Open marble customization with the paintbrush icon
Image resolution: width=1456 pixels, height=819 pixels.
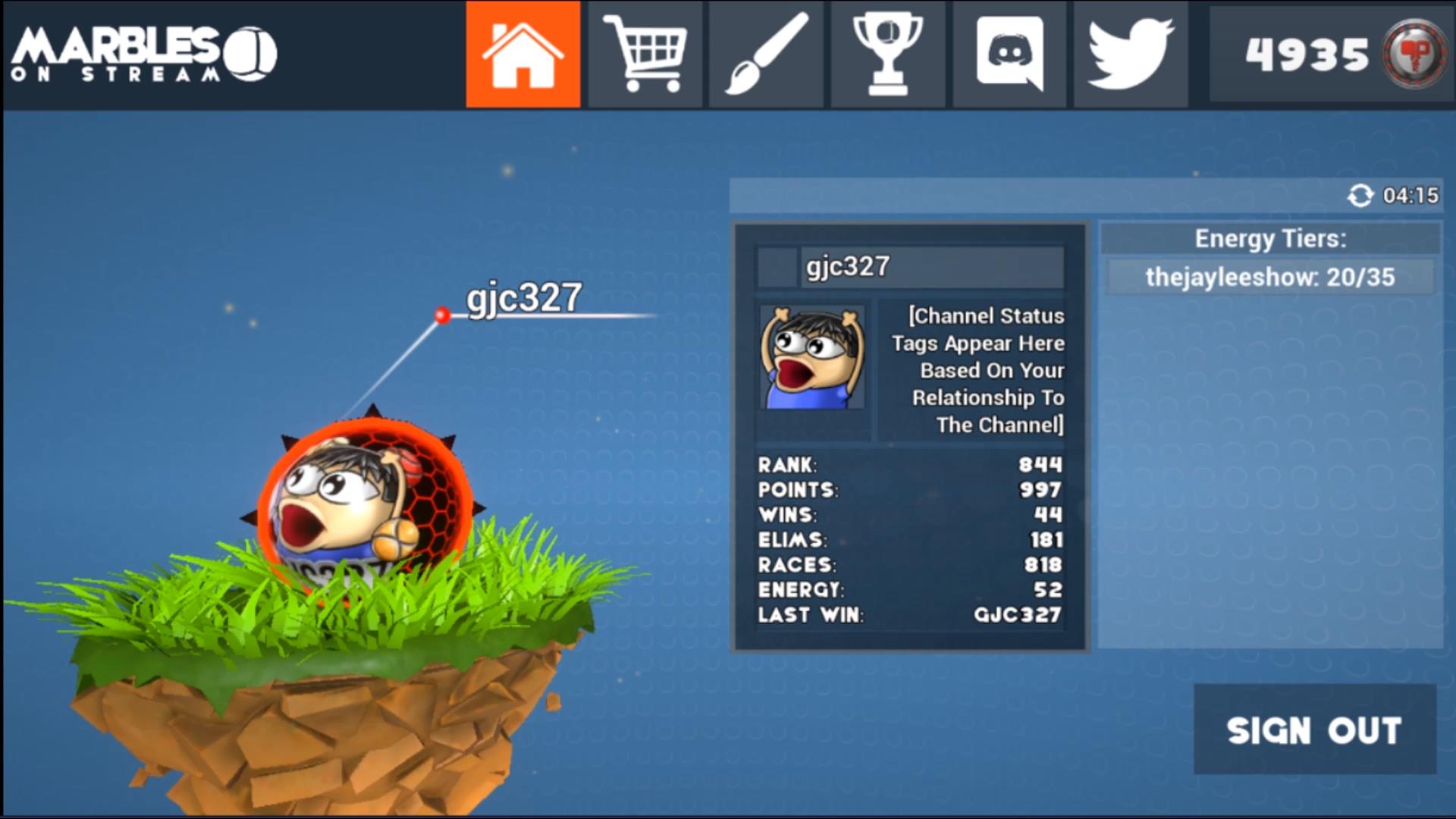[766, 54]
